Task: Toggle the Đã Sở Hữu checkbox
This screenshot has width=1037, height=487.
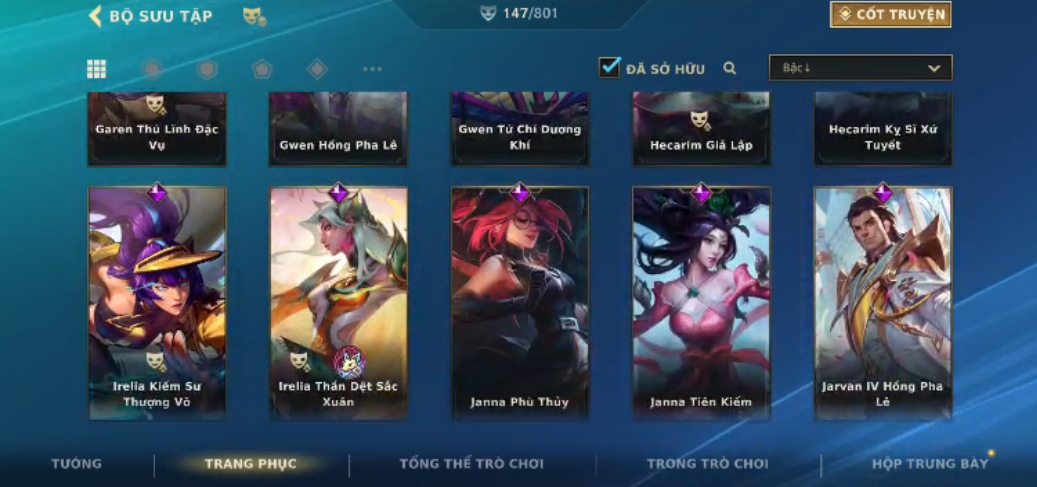Action: [x=609, y=68]
